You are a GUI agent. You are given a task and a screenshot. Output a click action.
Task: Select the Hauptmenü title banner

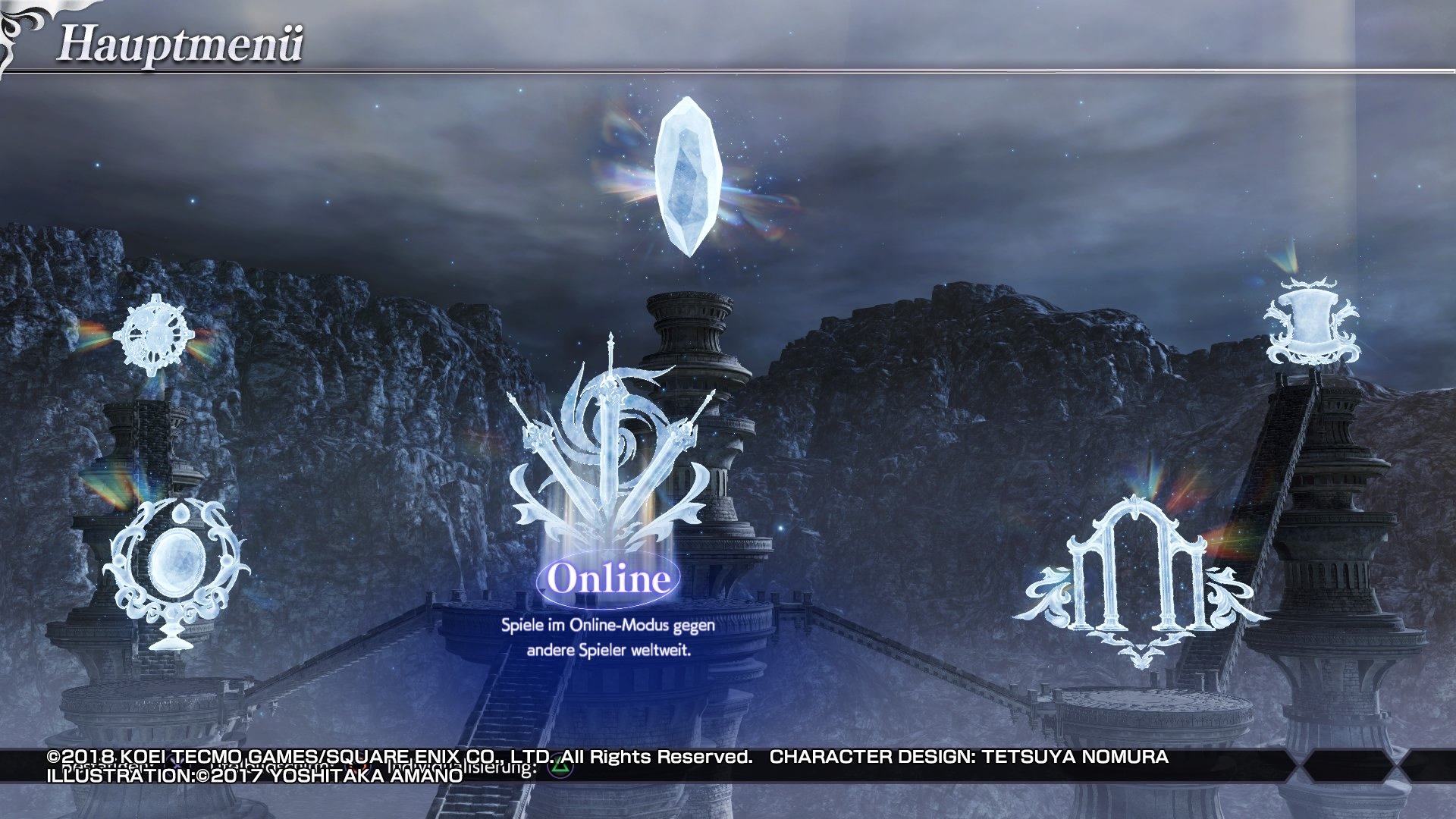182,43
